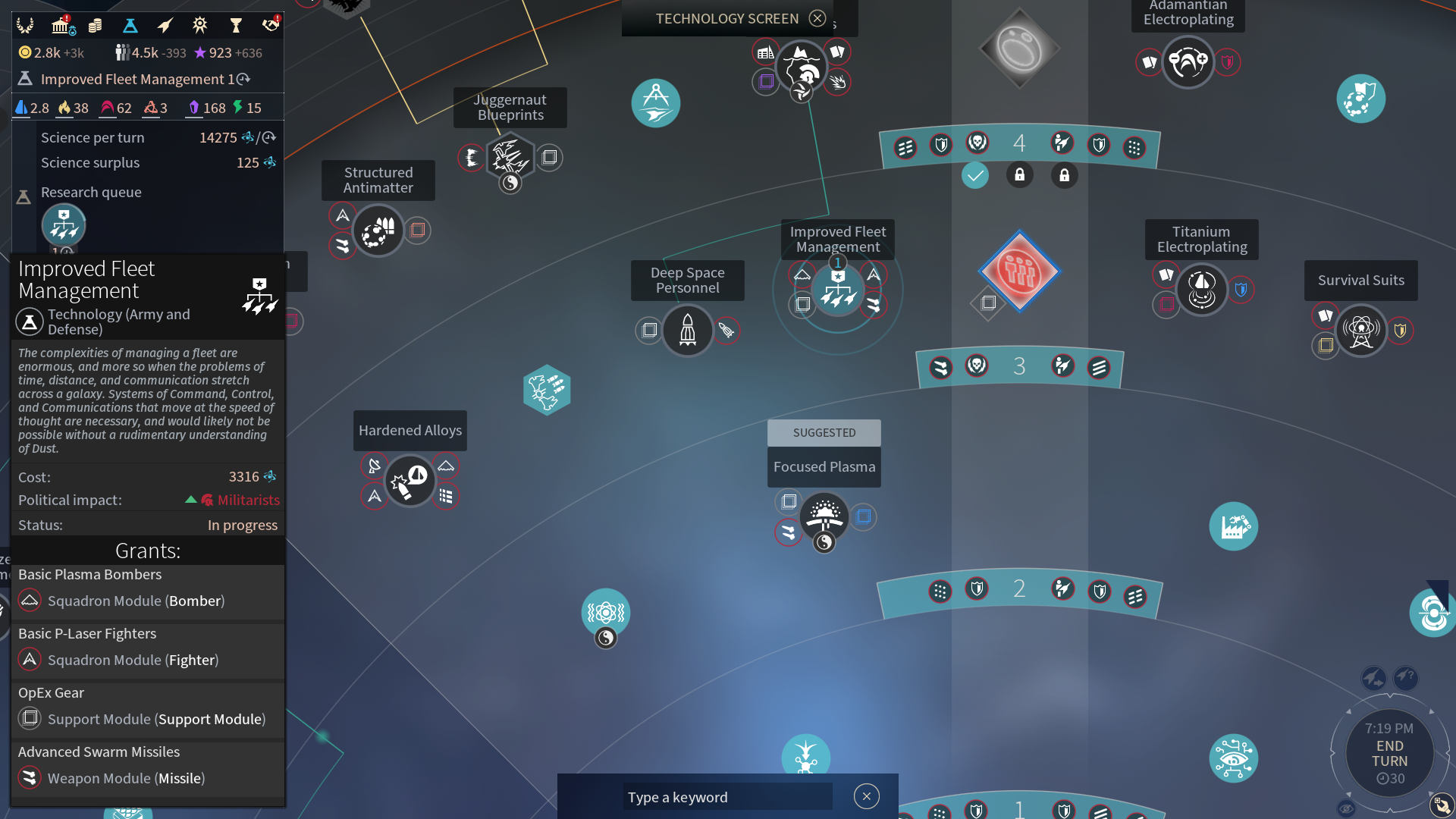Select the queued research item icon
The width and height of the screenshot is (1456, 819).
pyautogui.click(x=64, y=225)
